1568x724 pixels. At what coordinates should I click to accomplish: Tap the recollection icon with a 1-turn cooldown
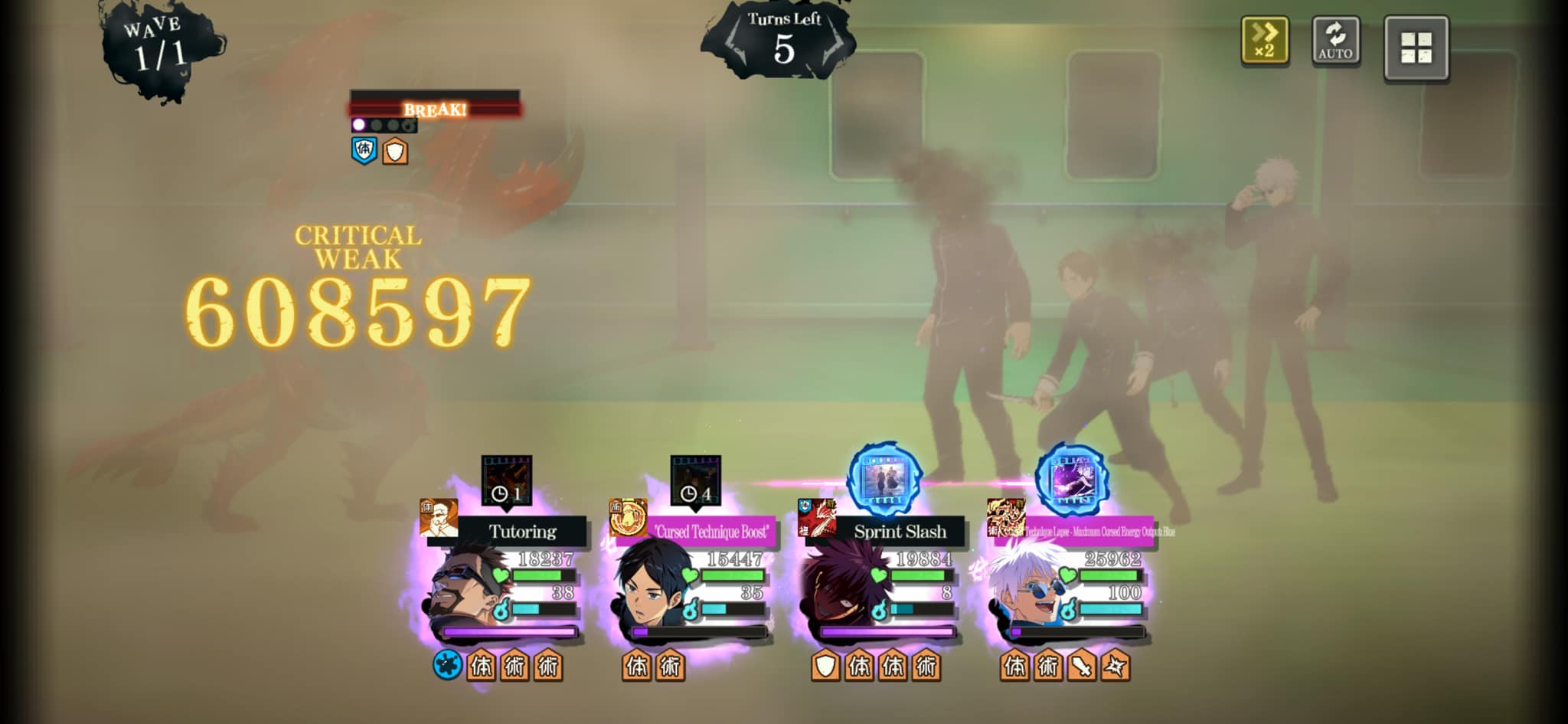[x=506, y=480]
